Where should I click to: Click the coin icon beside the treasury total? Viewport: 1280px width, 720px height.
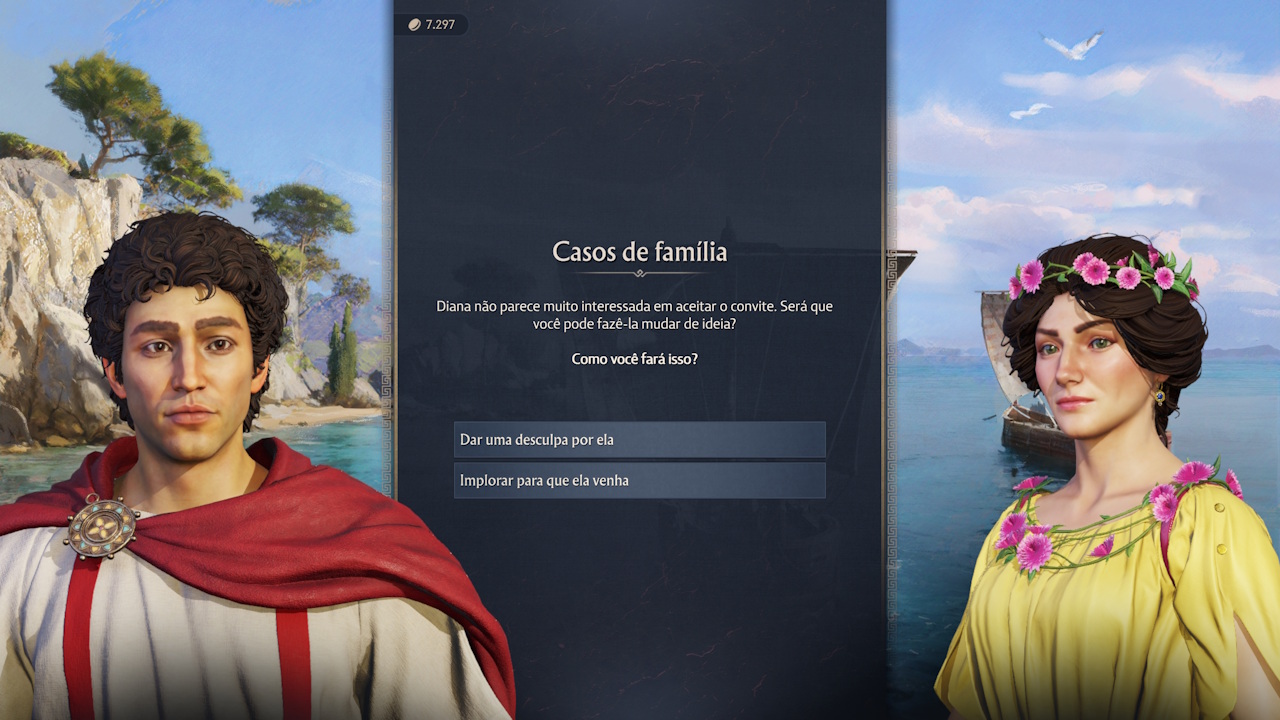pos(412,25)
